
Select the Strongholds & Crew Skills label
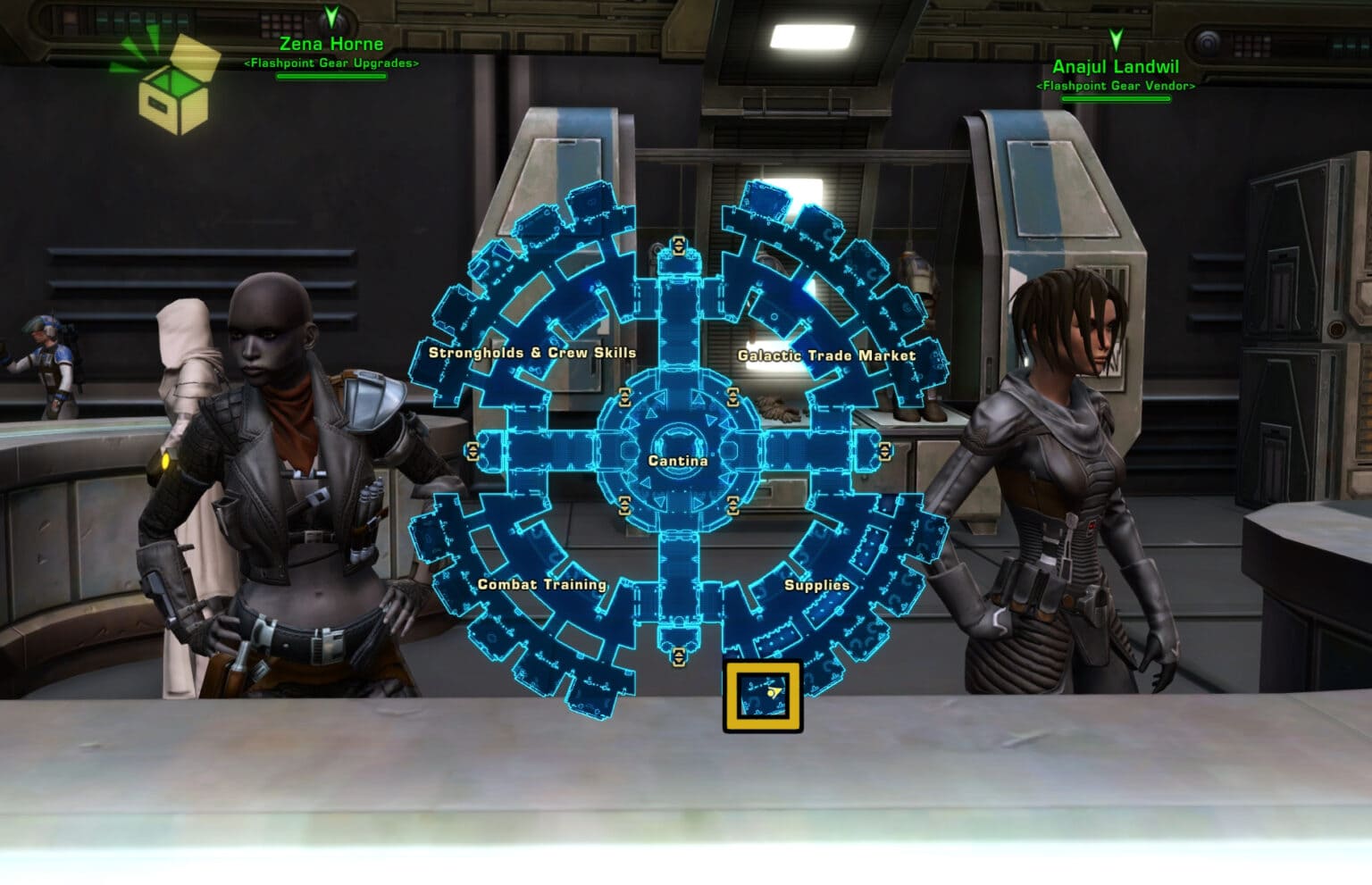pos(533,353)
